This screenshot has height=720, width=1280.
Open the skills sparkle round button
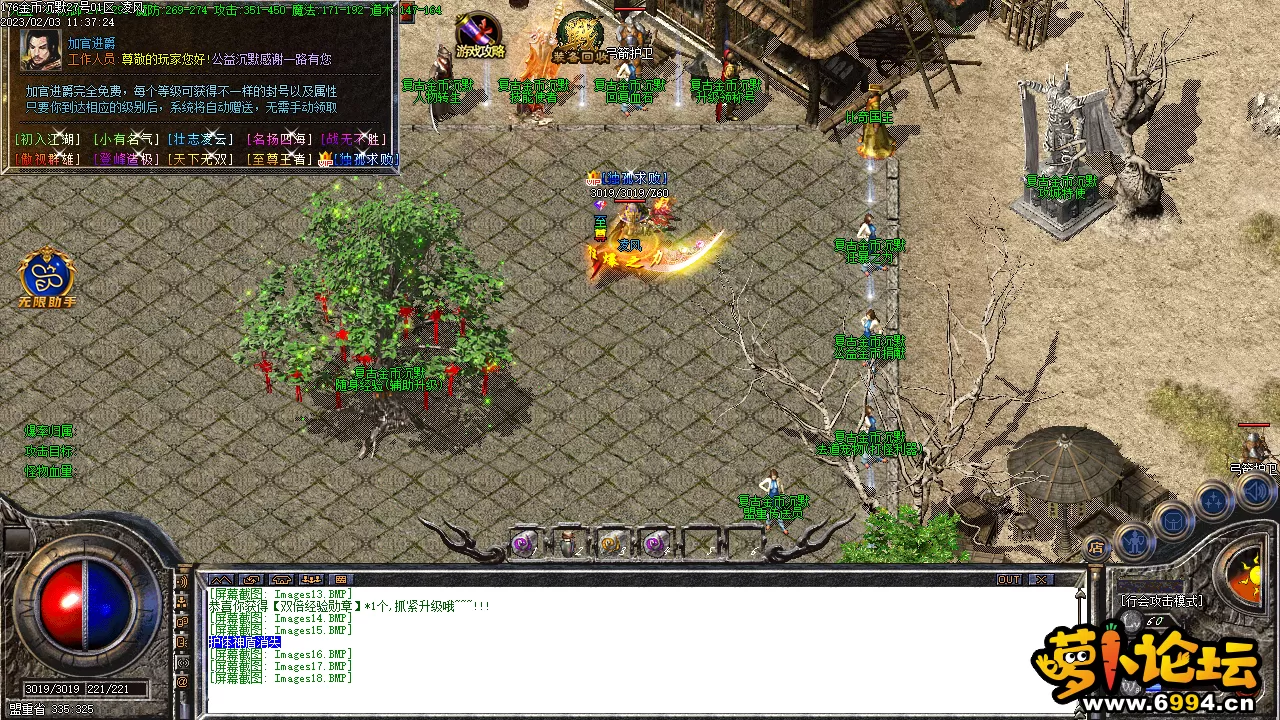coord(1215,499)
